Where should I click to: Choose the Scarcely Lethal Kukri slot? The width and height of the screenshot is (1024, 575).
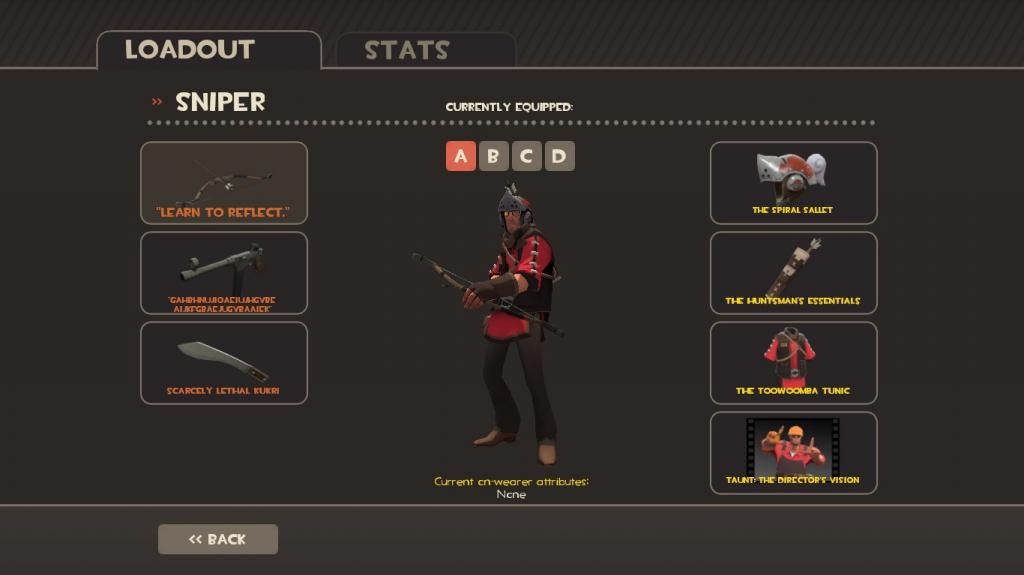[x=224, y=363]
